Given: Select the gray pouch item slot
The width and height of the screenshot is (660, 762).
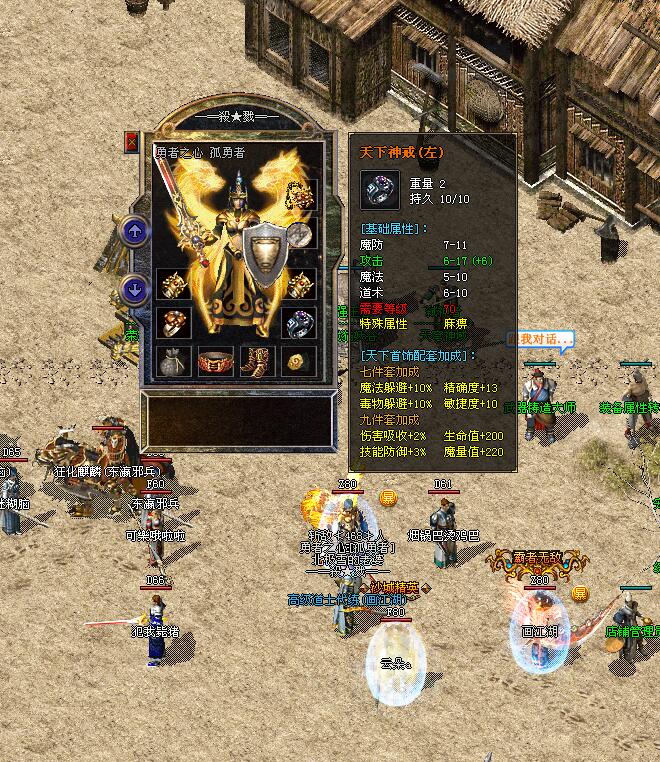Looking at the screenshot, I should 172,361.
